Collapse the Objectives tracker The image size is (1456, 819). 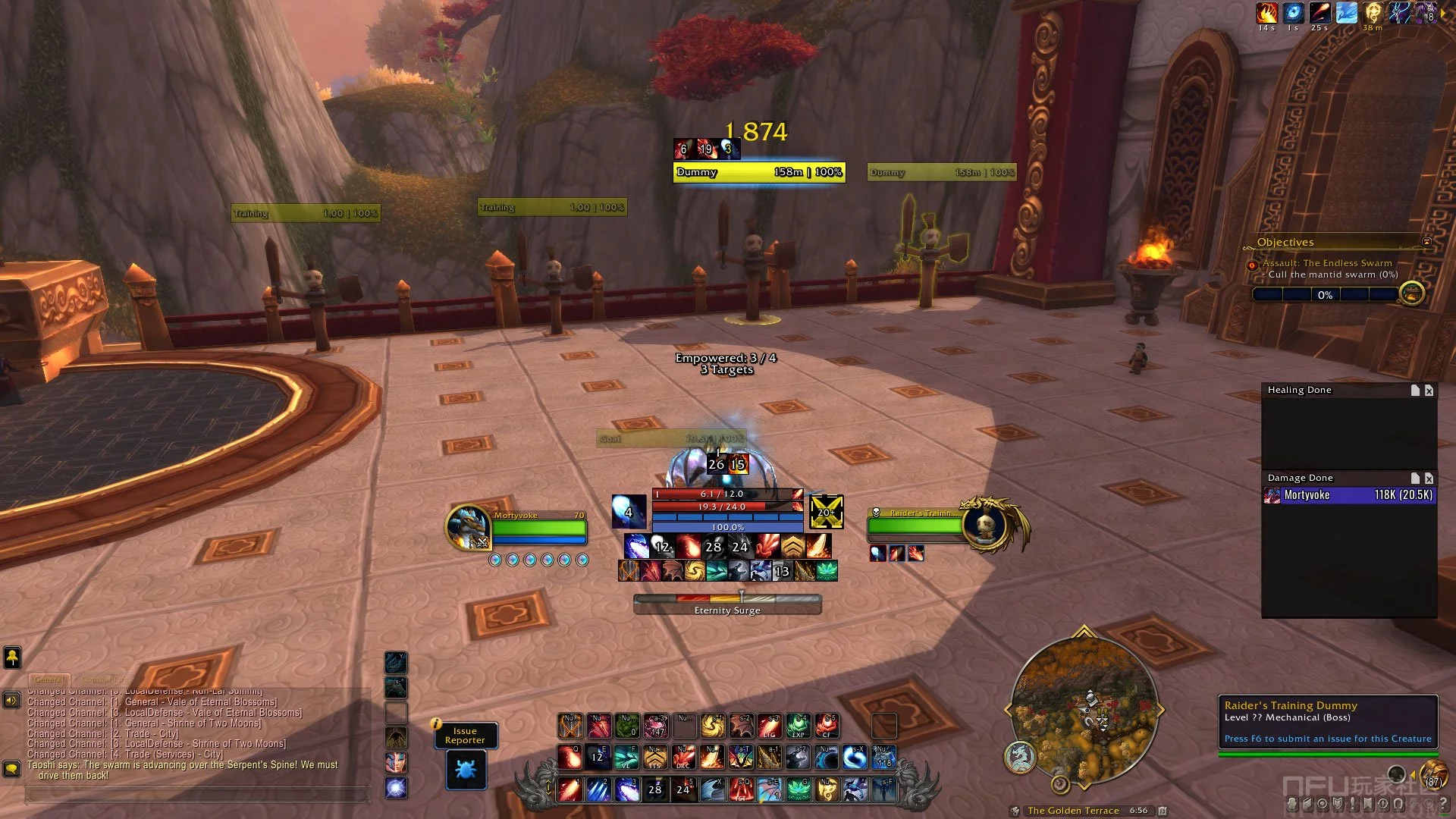coord(1426,242)
